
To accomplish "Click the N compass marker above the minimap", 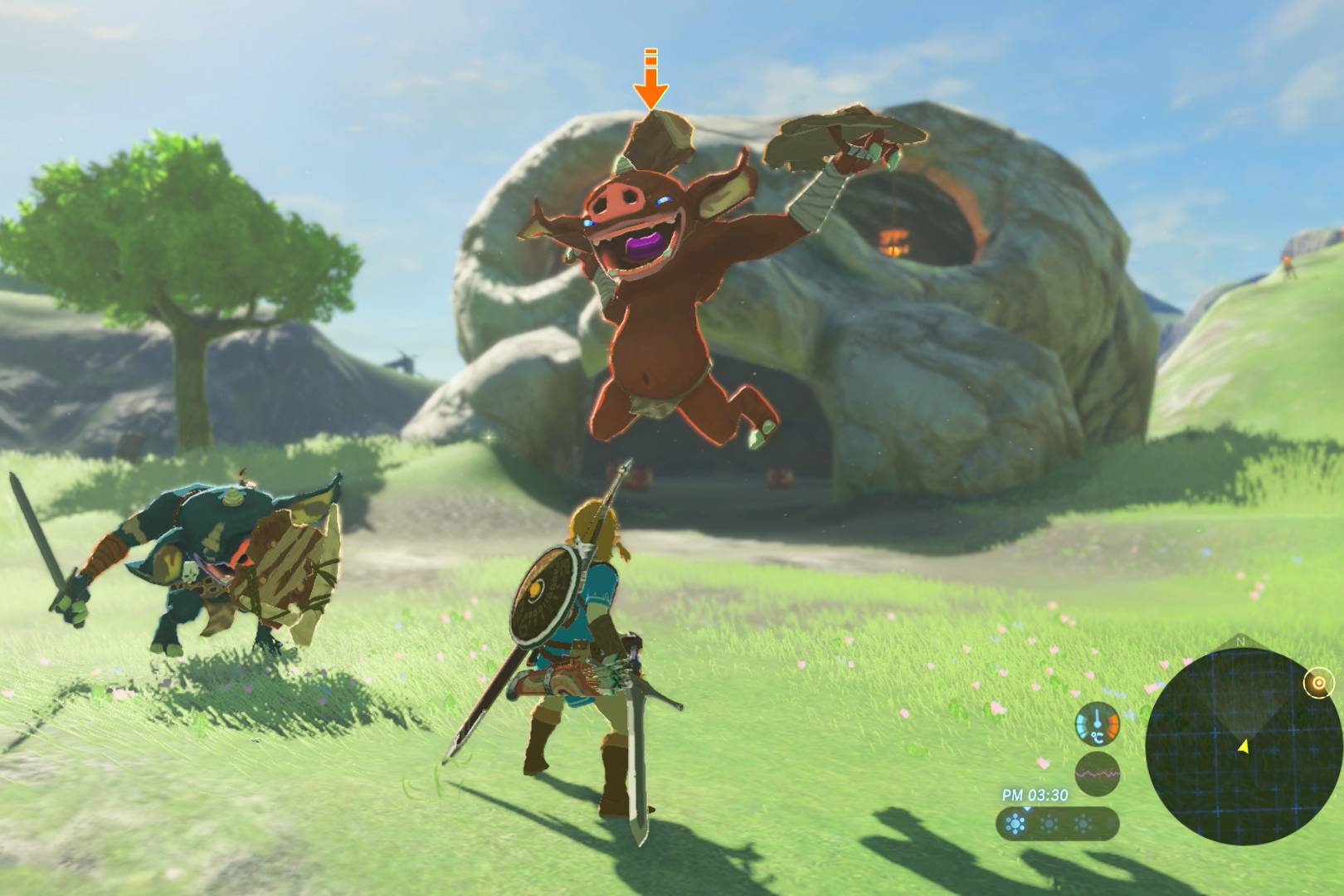I will pos(1240,640).
